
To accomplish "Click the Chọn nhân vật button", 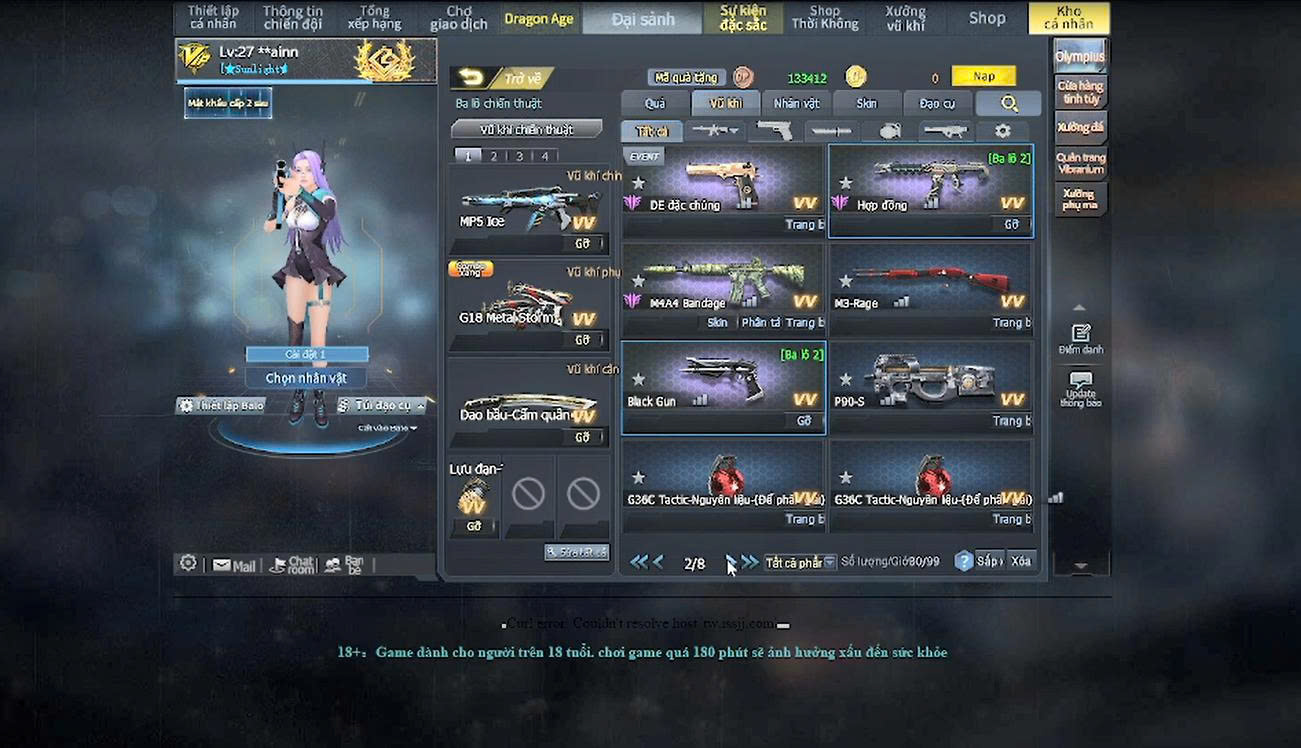I will [307, 378].
